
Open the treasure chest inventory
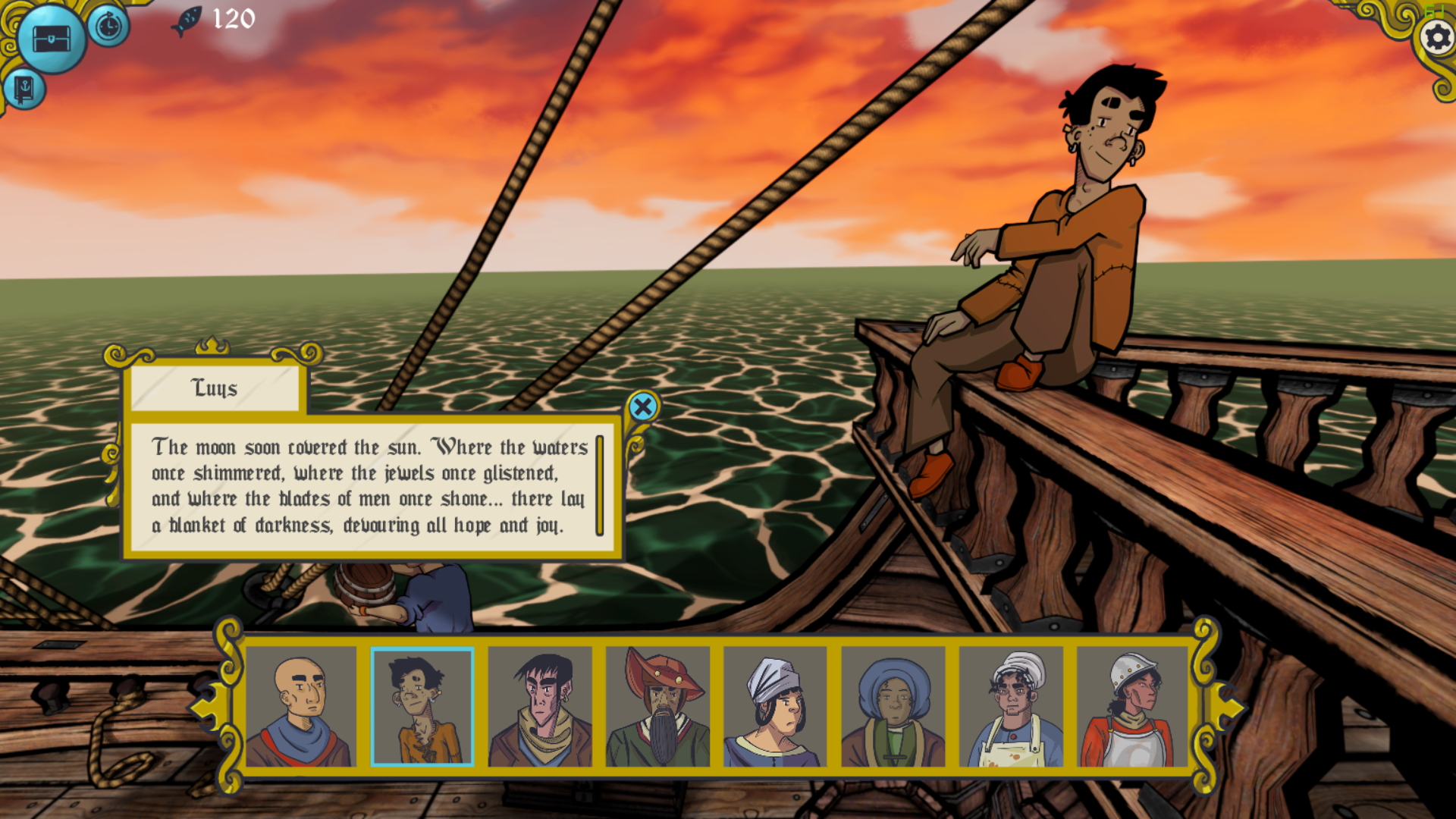[52, 39]
